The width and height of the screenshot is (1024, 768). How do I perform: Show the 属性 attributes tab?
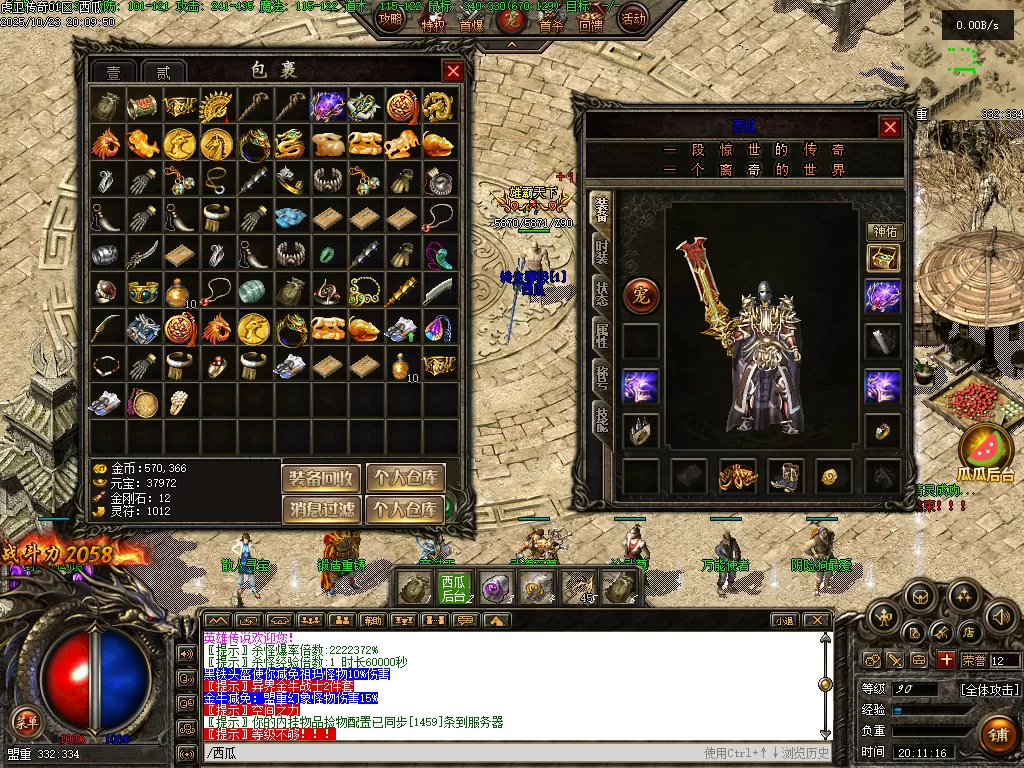[x=601, y=336]
